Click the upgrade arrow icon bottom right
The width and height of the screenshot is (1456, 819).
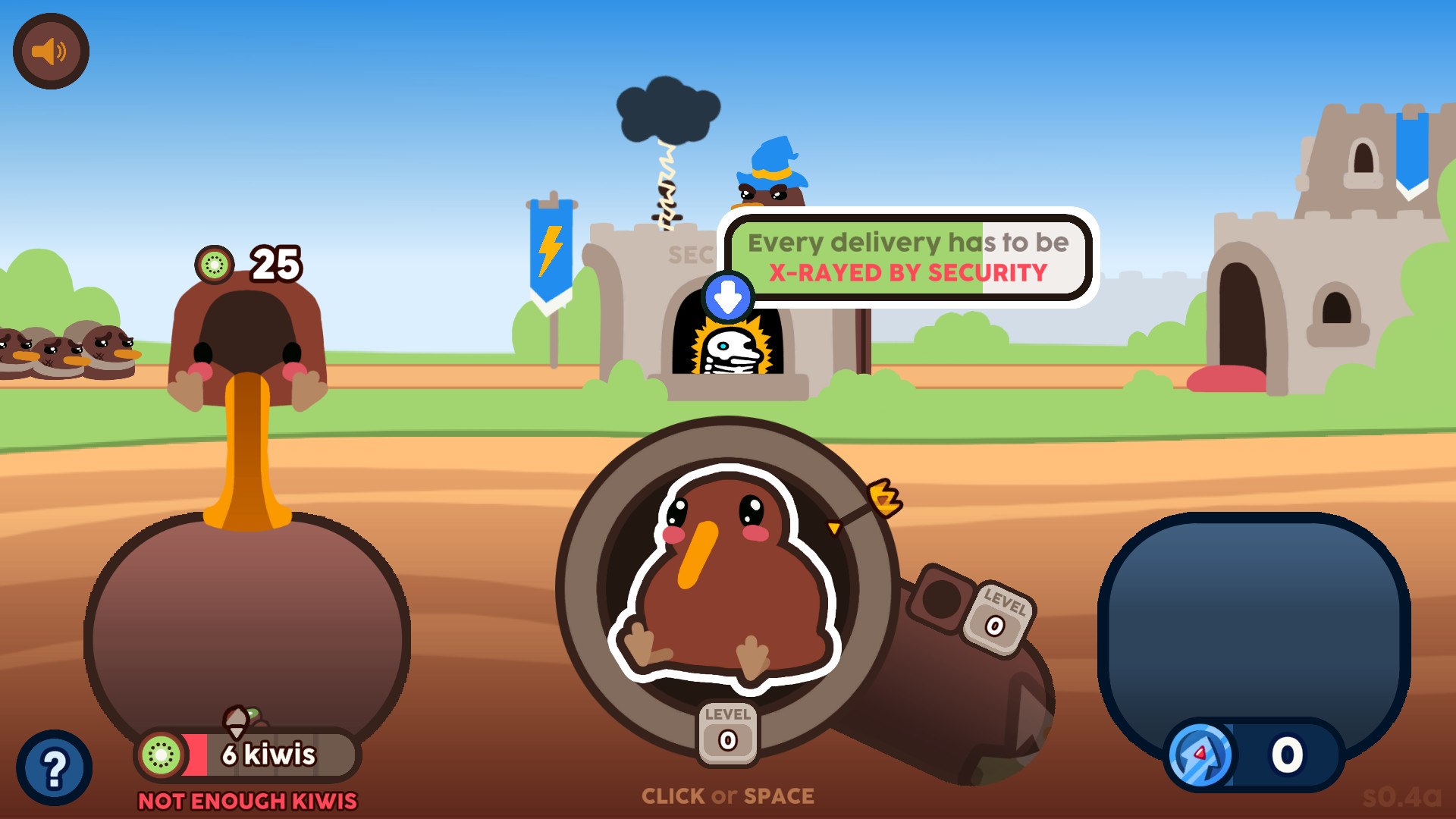pyautogui.click(x=1201, y=755)
